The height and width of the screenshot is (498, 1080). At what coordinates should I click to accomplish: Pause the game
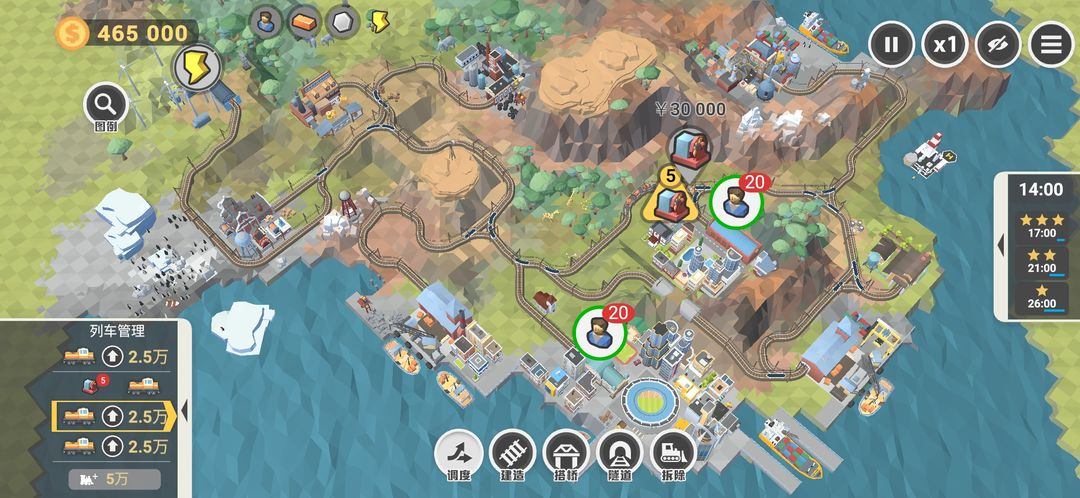pyautogui.click(x=891, y=45)
